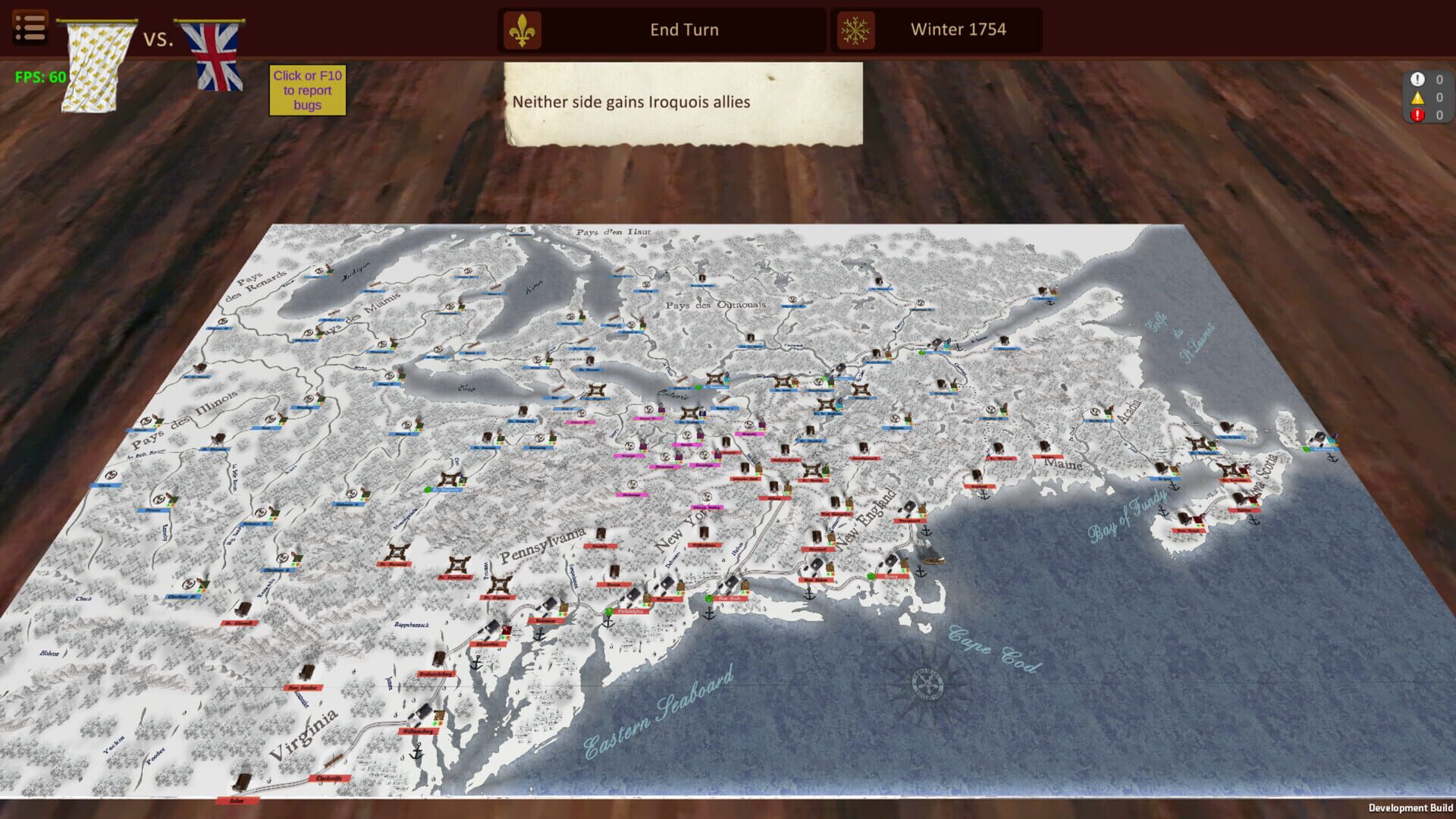The image size is (1456, 819).
Task: Toggle New York's green status marker
Action: pos(709,599)
